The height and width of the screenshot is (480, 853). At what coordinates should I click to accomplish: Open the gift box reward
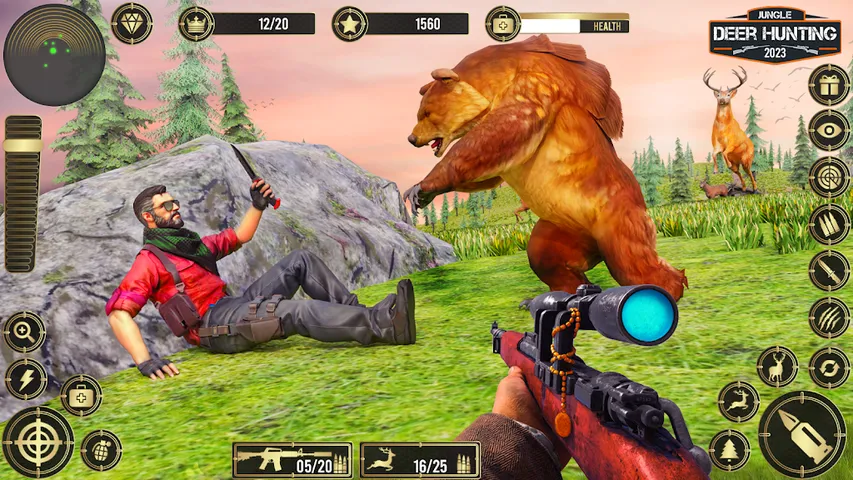tap(829, 85)
